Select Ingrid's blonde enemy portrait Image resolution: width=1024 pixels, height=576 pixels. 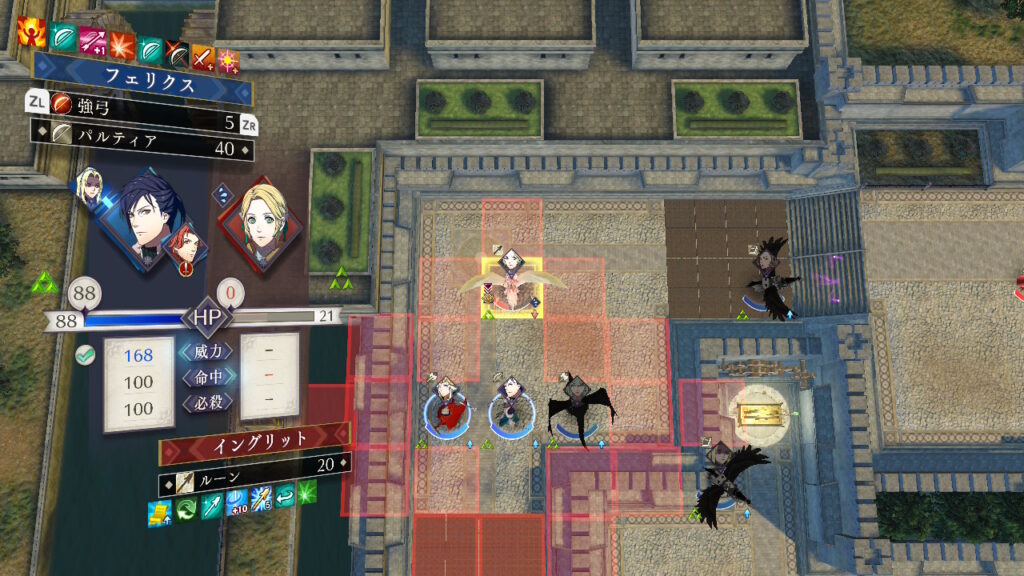[x=259, y=225]
